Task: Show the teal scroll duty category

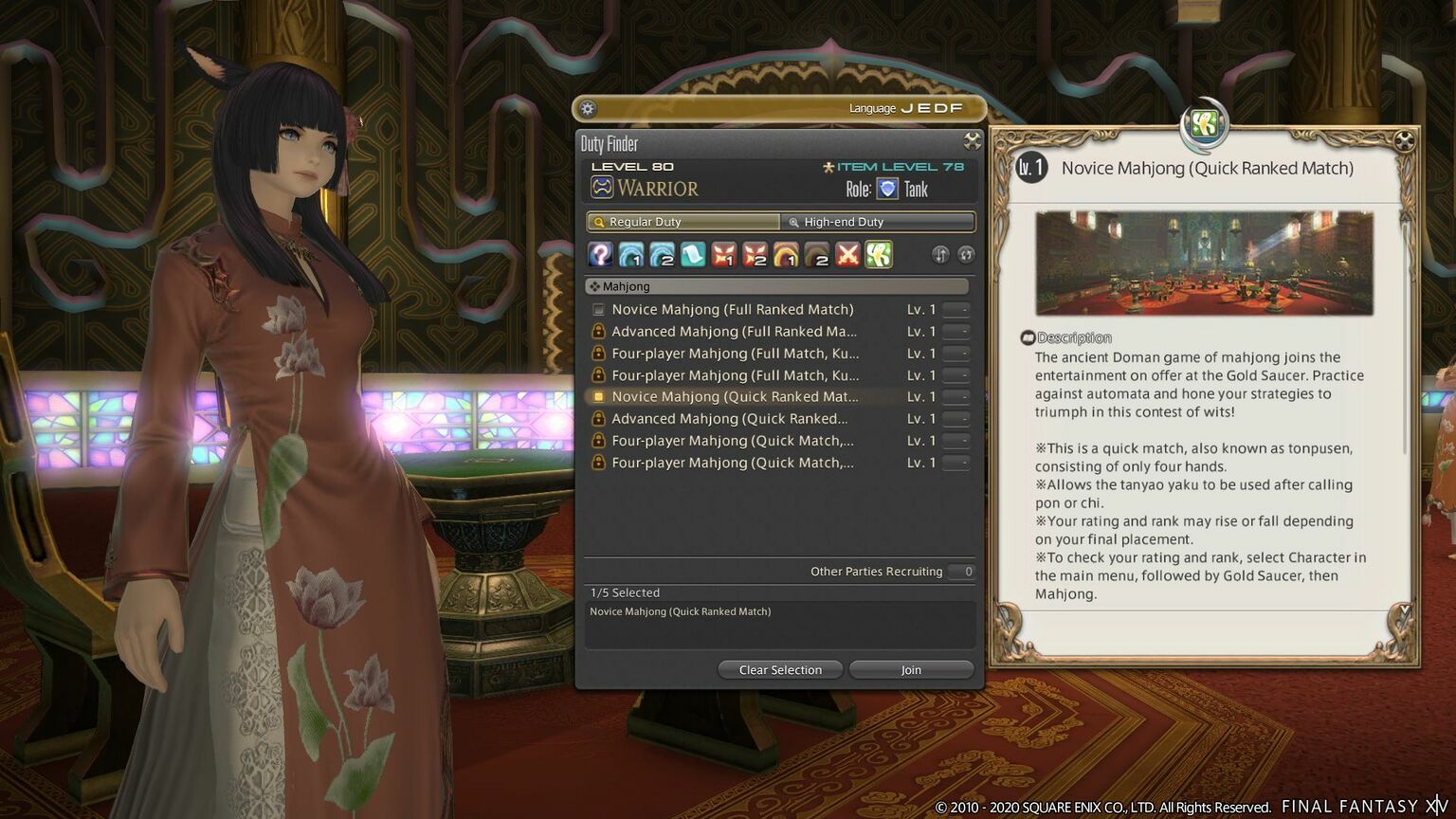Action: pos(693,254)
